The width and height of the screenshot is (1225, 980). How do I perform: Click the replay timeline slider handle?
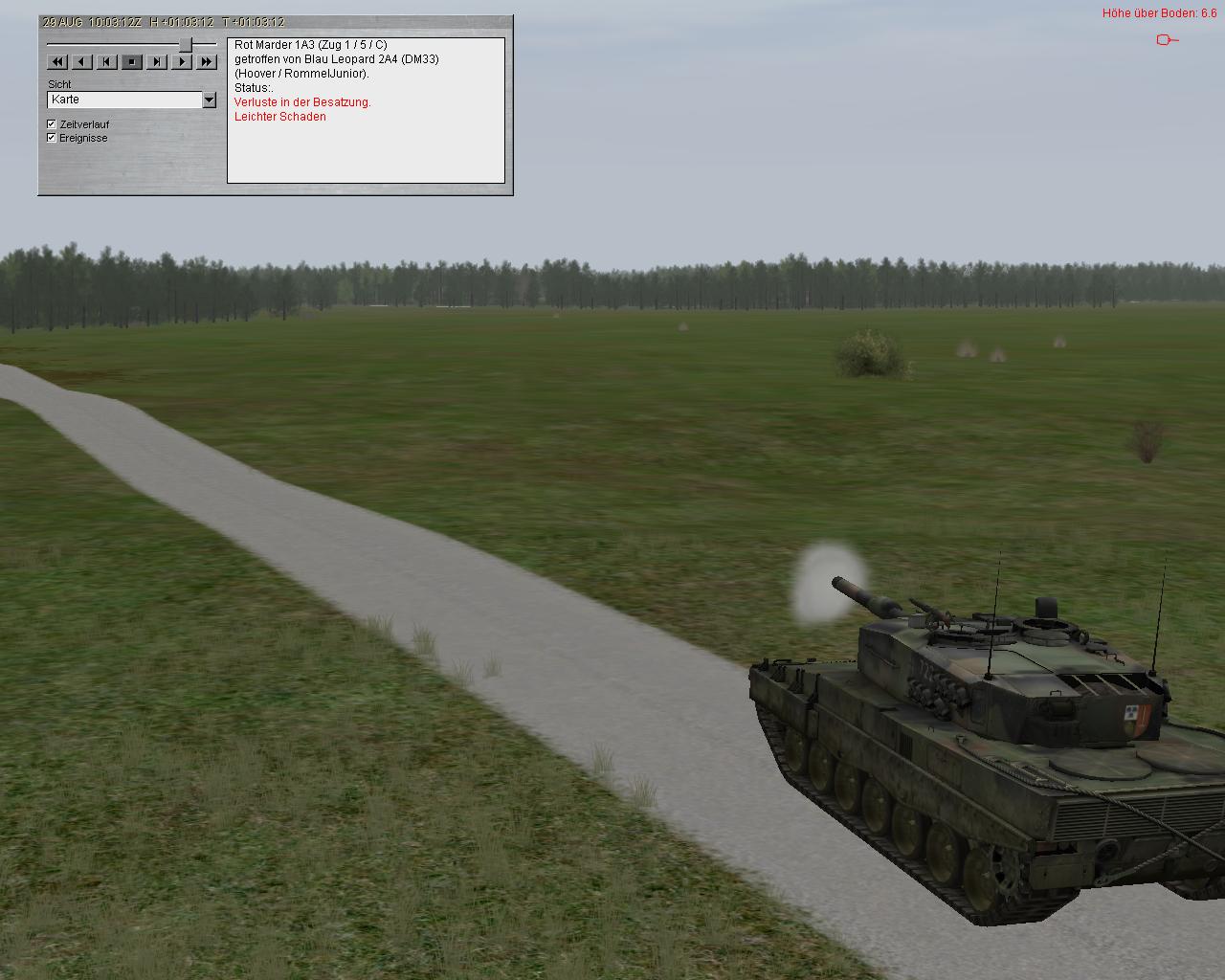coord(186,45)
